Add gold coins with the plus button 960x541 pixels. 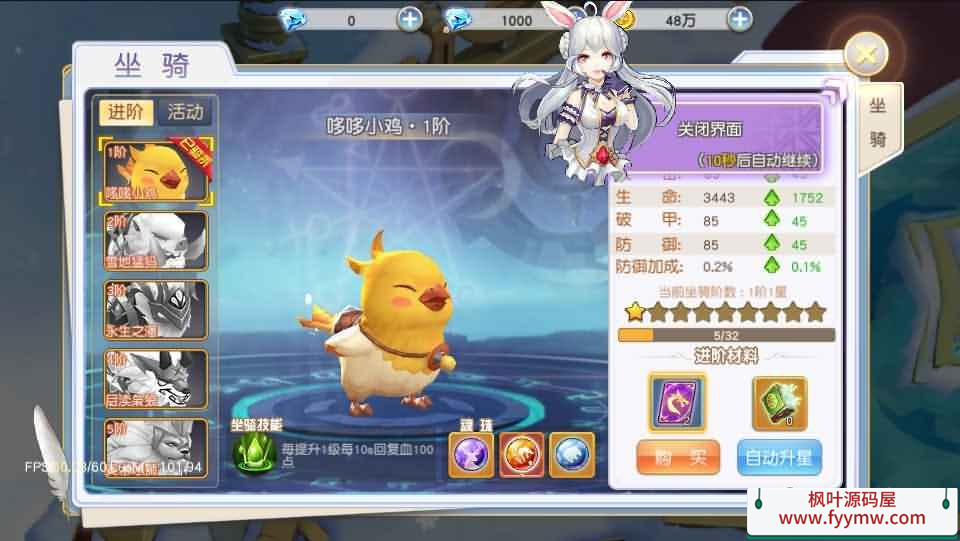pyautogui.click(x=739, y=19)
